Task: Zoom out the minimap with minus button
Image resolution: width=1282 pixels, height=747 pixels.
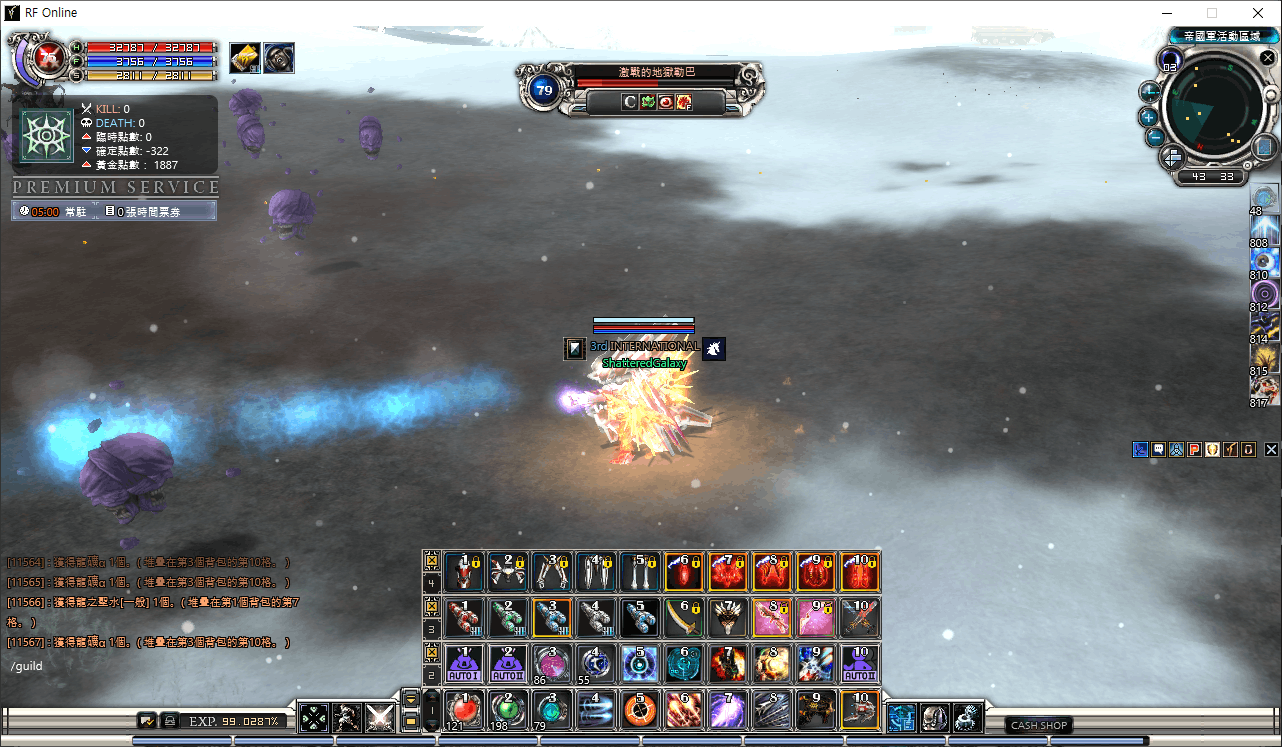Action: point(1154,137)
